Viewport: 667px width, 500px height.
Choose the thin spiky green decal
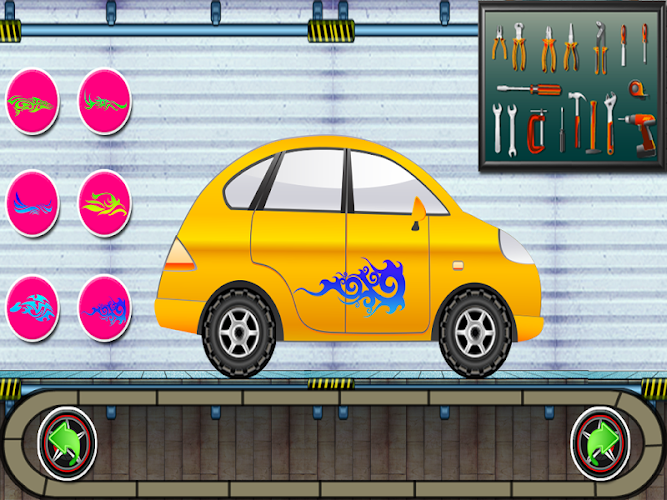point(105,101)
